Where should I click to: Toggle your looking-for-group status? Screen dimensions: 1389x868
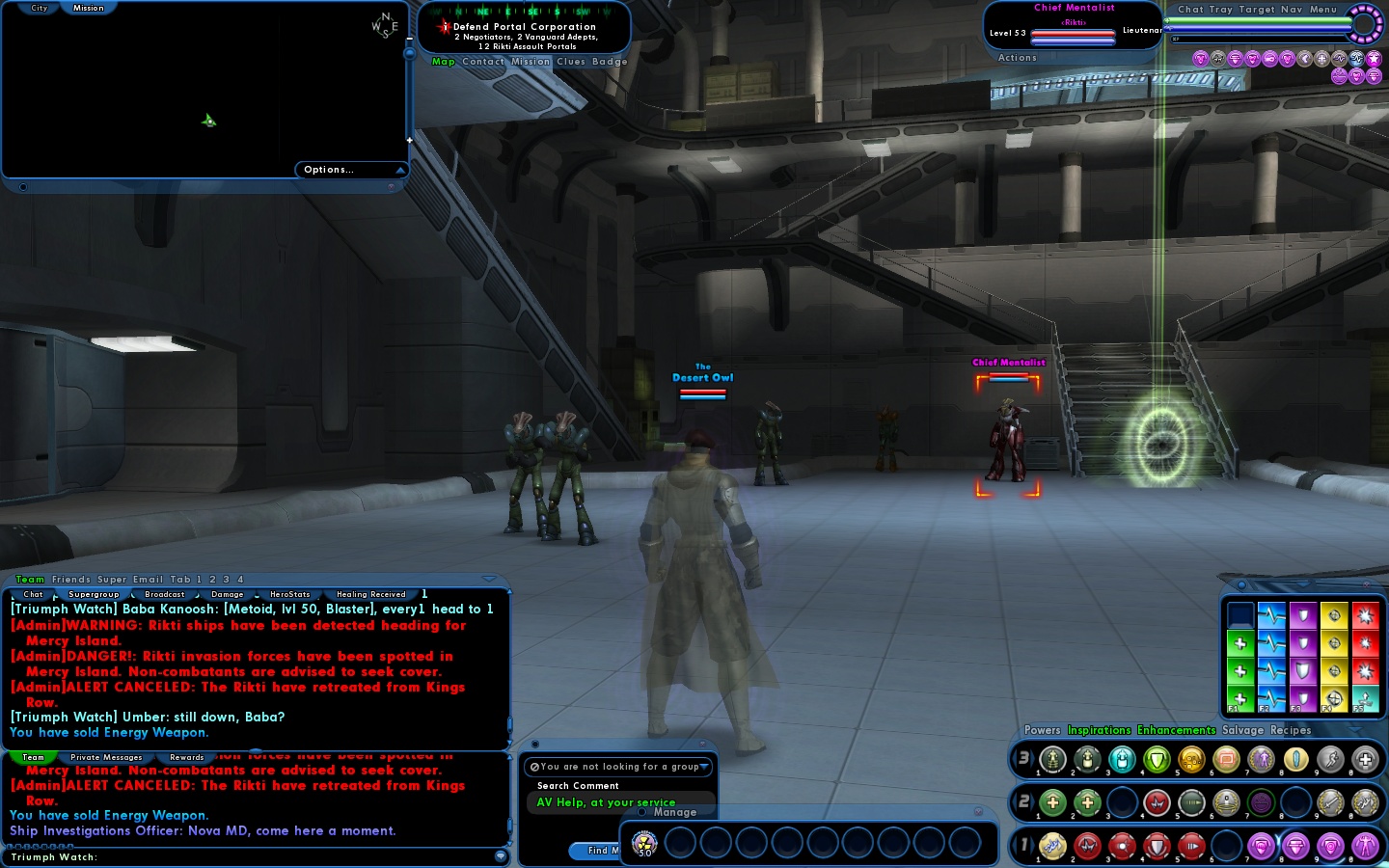619,767
